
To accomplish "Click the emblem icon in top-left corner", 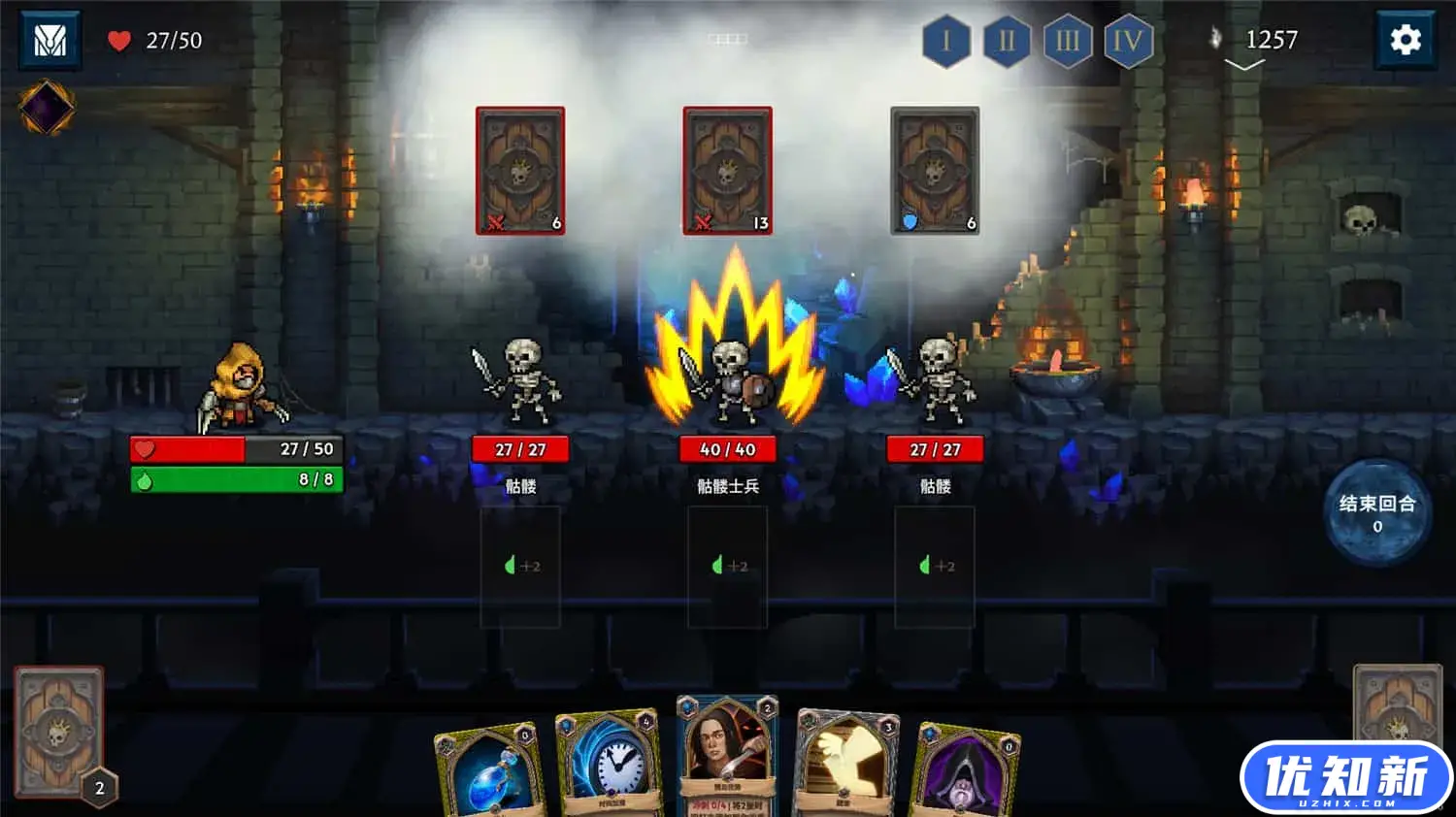I will pyautogui.click(x=49, y=41).
